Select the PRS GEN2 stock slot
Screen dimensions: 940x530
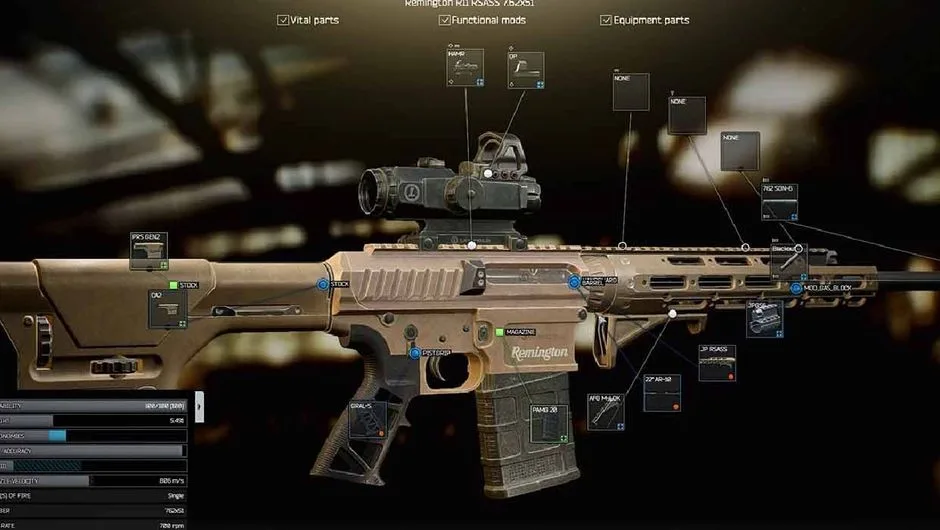[x=149, y=251]
